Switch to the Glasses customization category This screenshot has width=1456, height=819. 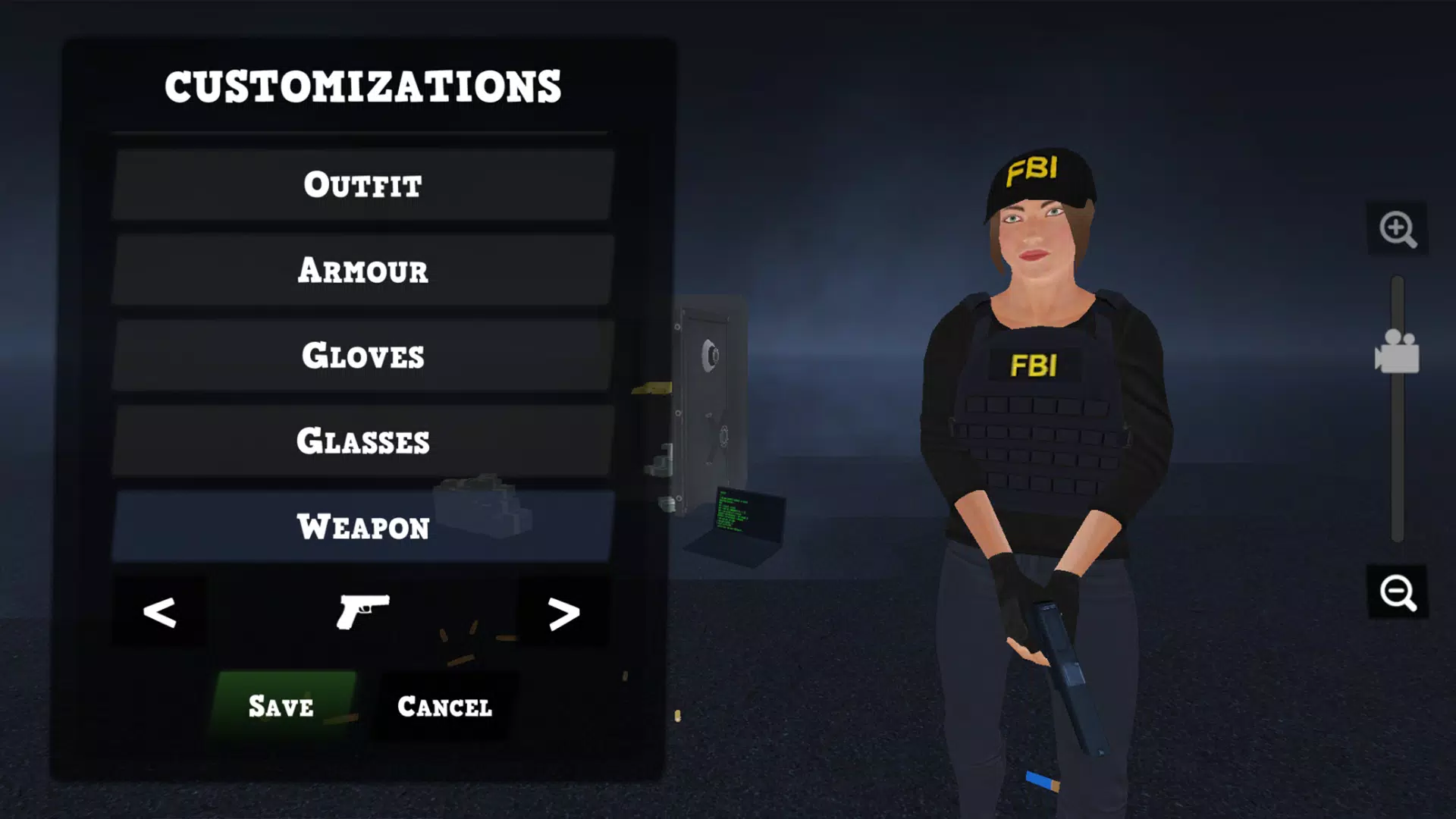362,441
